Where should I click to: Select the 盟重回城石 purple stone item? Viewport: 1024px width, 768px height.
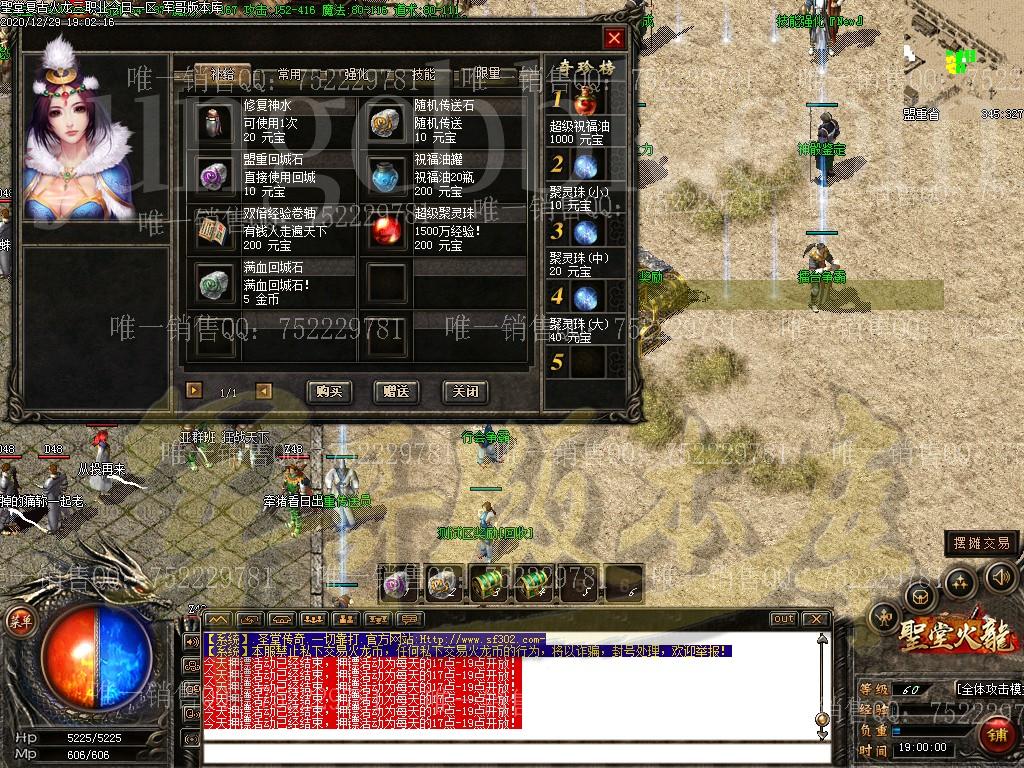pyautogui.click(x=214, y=176)
